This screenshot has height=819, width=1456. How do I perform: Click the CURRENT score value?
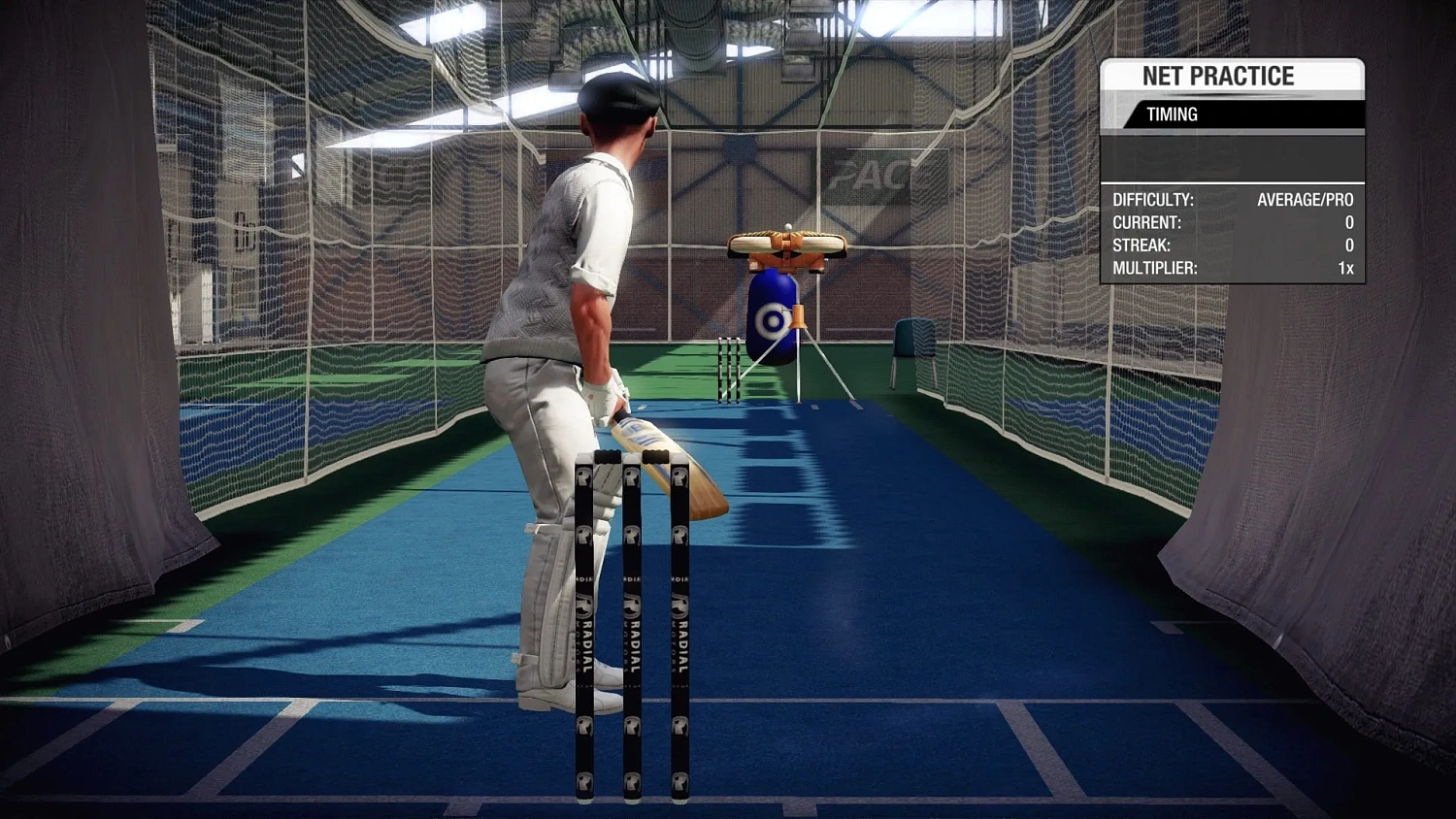coord(1347,222)
